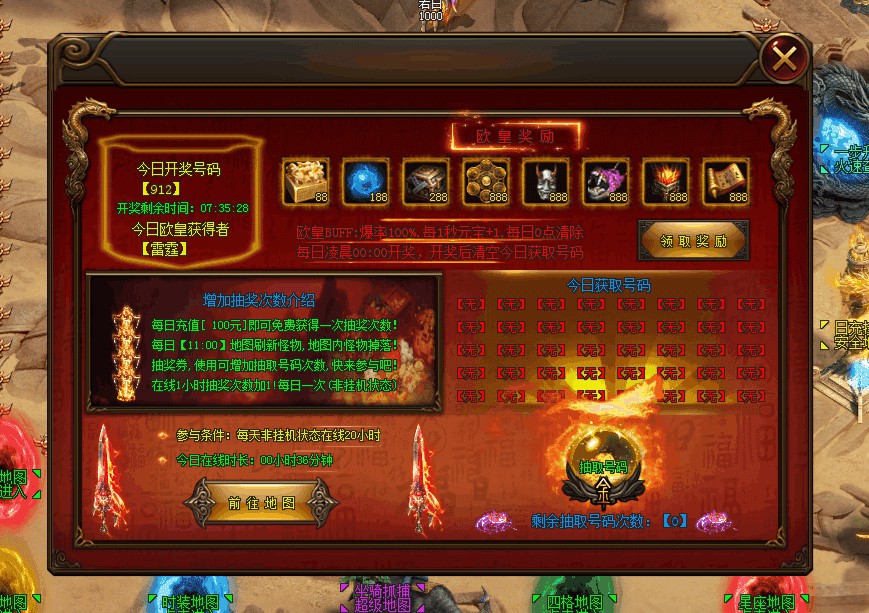This screenshot has width=869, height=613.
Task: Go to the map via 前往地图 button
Action: (261, 503)
